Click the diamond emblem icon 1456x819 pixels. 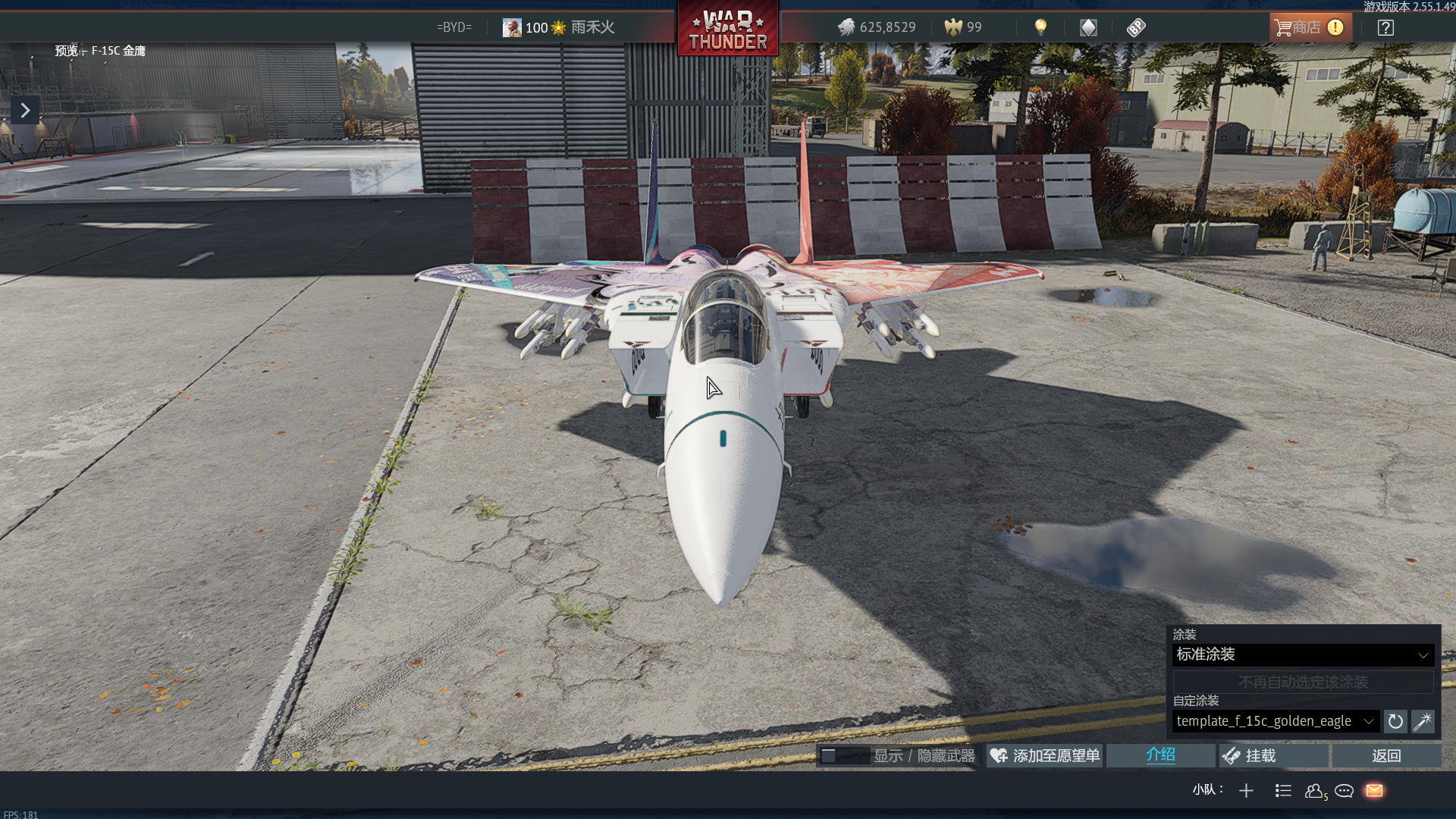[1088, 28]
